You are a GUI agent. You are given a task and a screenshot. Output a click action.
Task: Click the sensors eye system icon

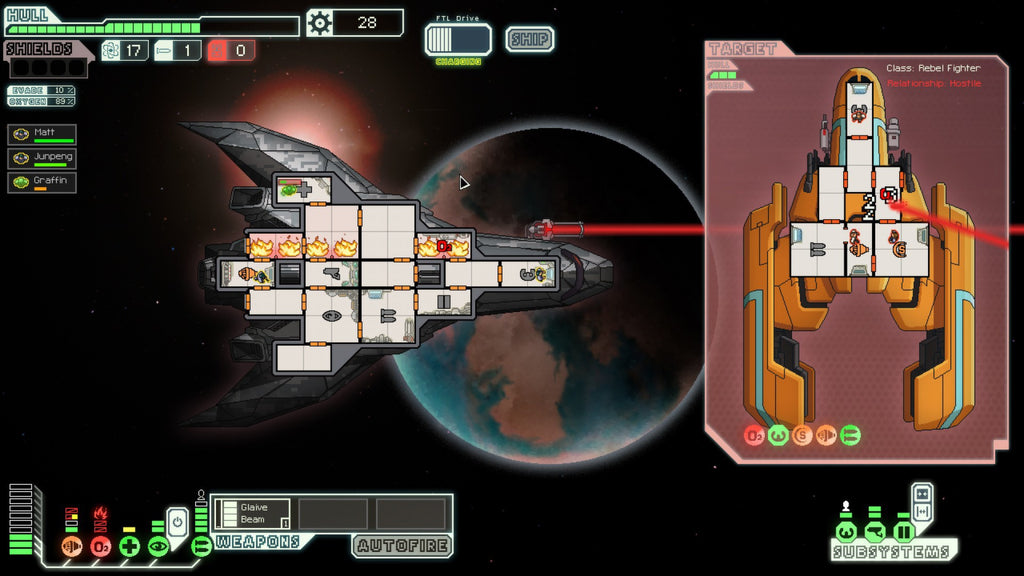click(158, 546)
